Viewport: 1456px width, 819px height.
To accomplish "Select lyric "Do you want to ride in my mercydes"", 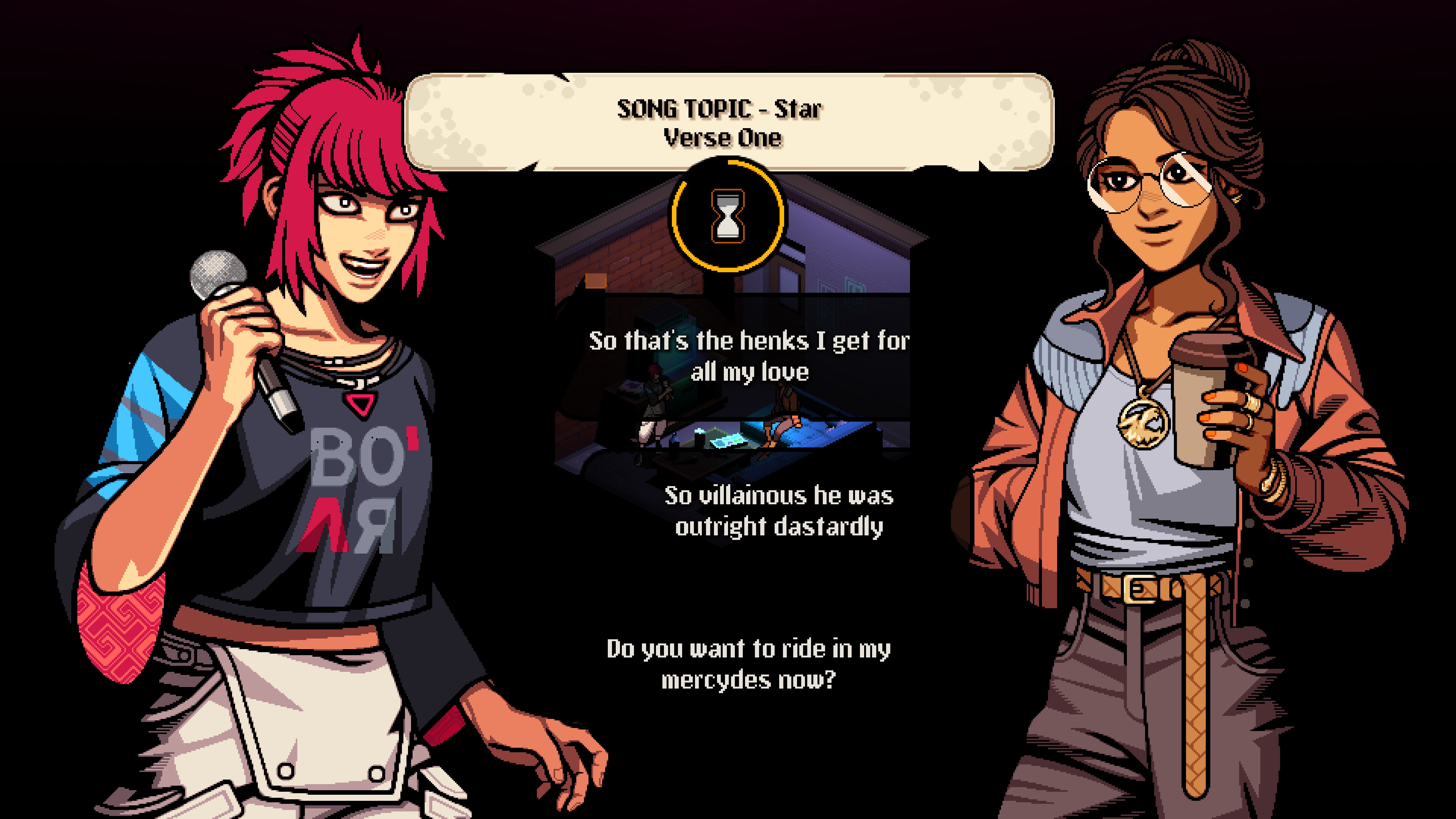I will tap(748, 664).
